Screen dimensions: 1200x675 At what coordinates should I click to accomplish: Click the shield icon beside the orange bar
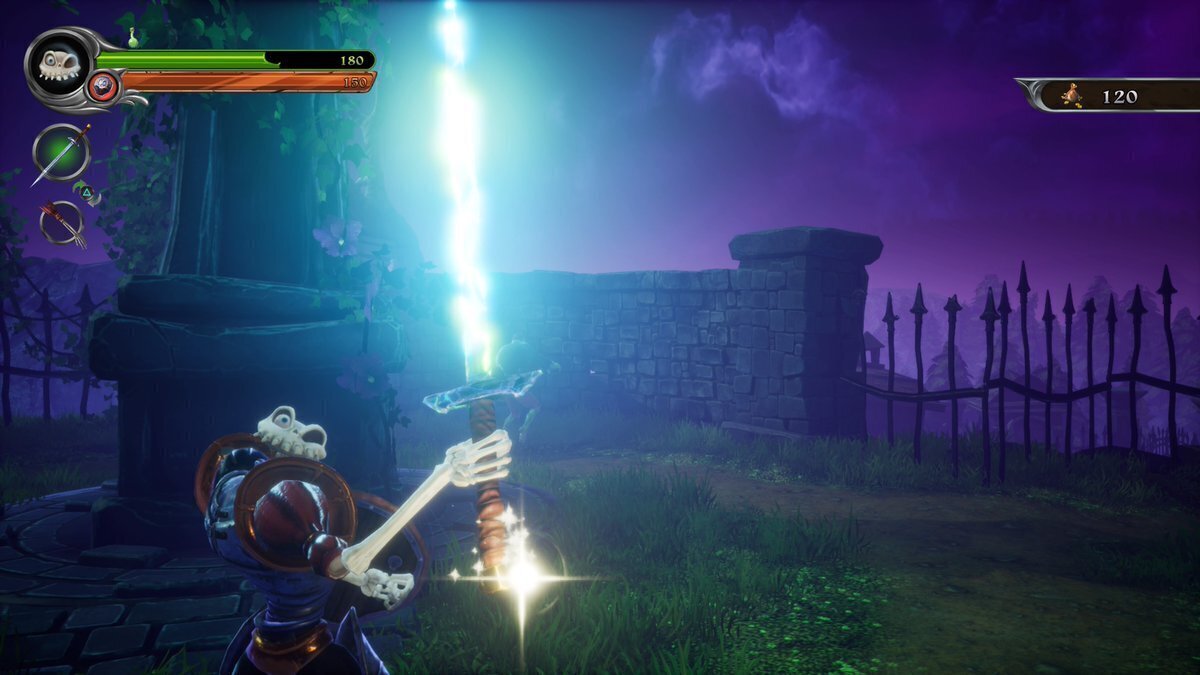click(102, 87)
